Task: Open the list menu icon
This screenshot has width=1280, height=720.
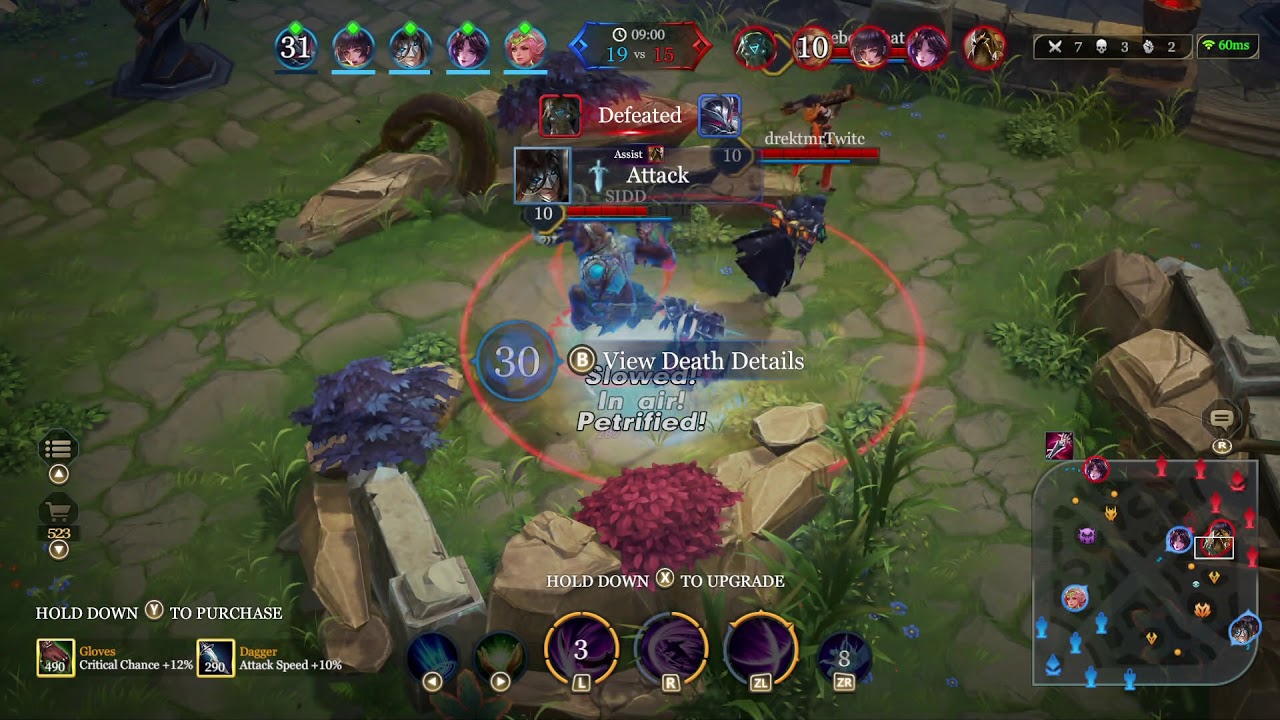Action: click(58, 449)
